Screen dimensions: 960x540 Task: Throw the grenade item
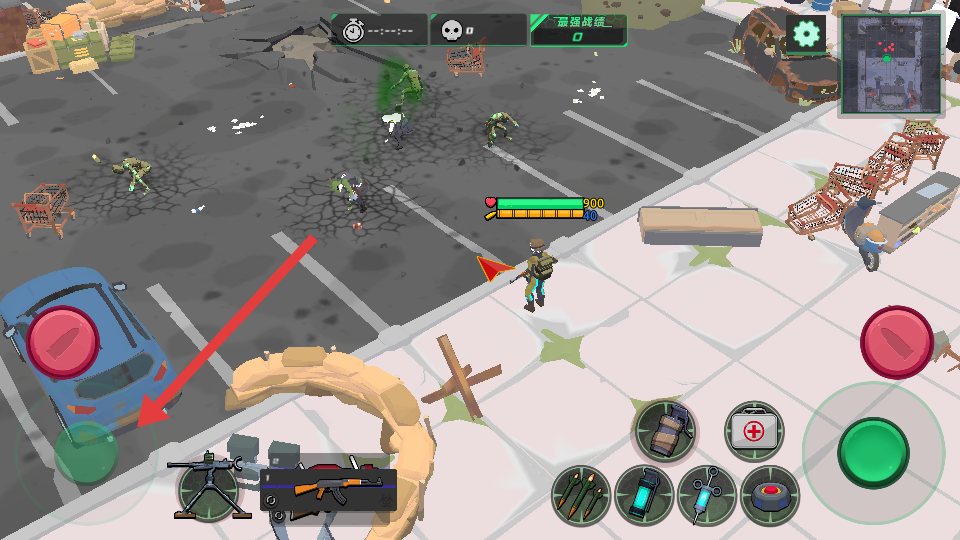coord(665,432)
